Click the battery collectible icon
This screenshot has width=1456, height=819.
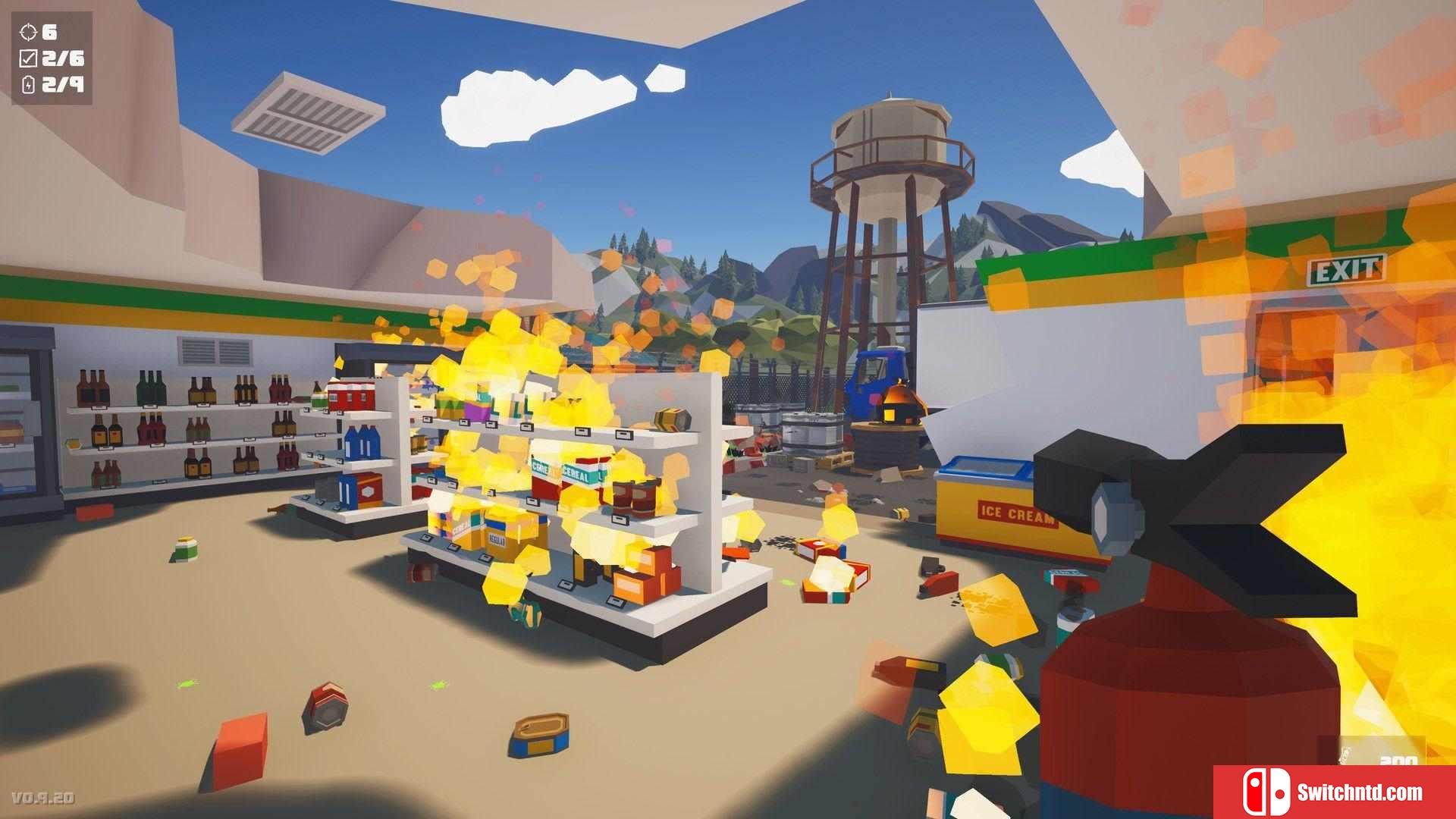click(29, 84)
